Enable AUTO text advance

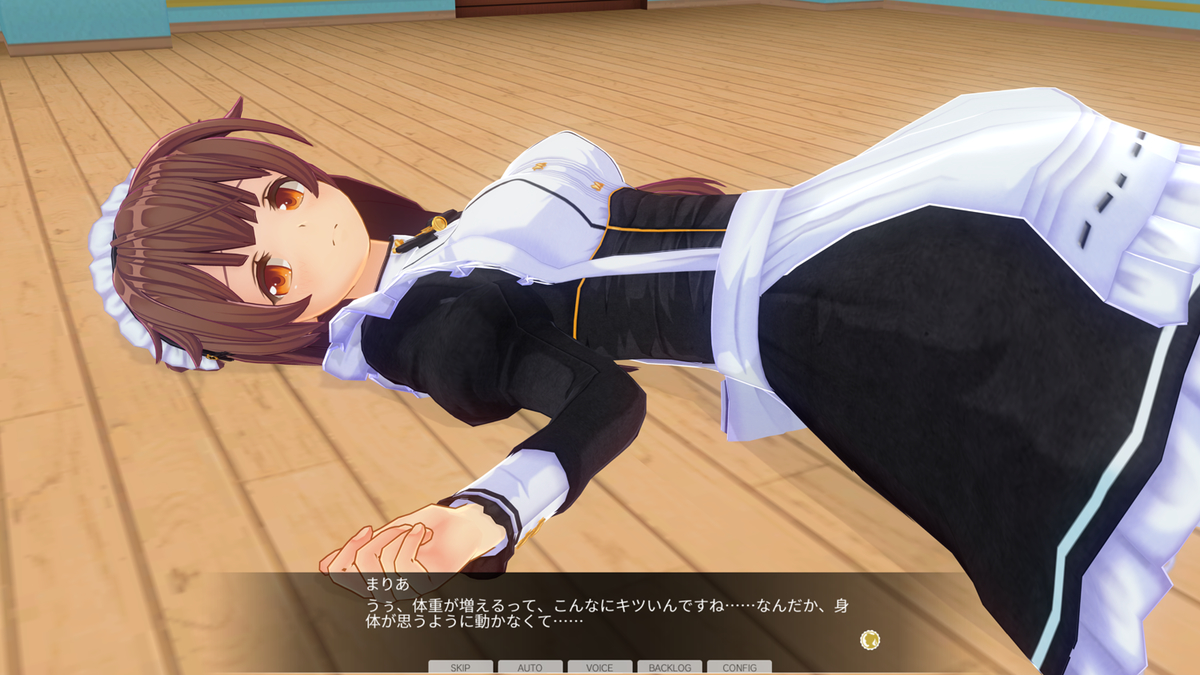click(x=530, y=667)
